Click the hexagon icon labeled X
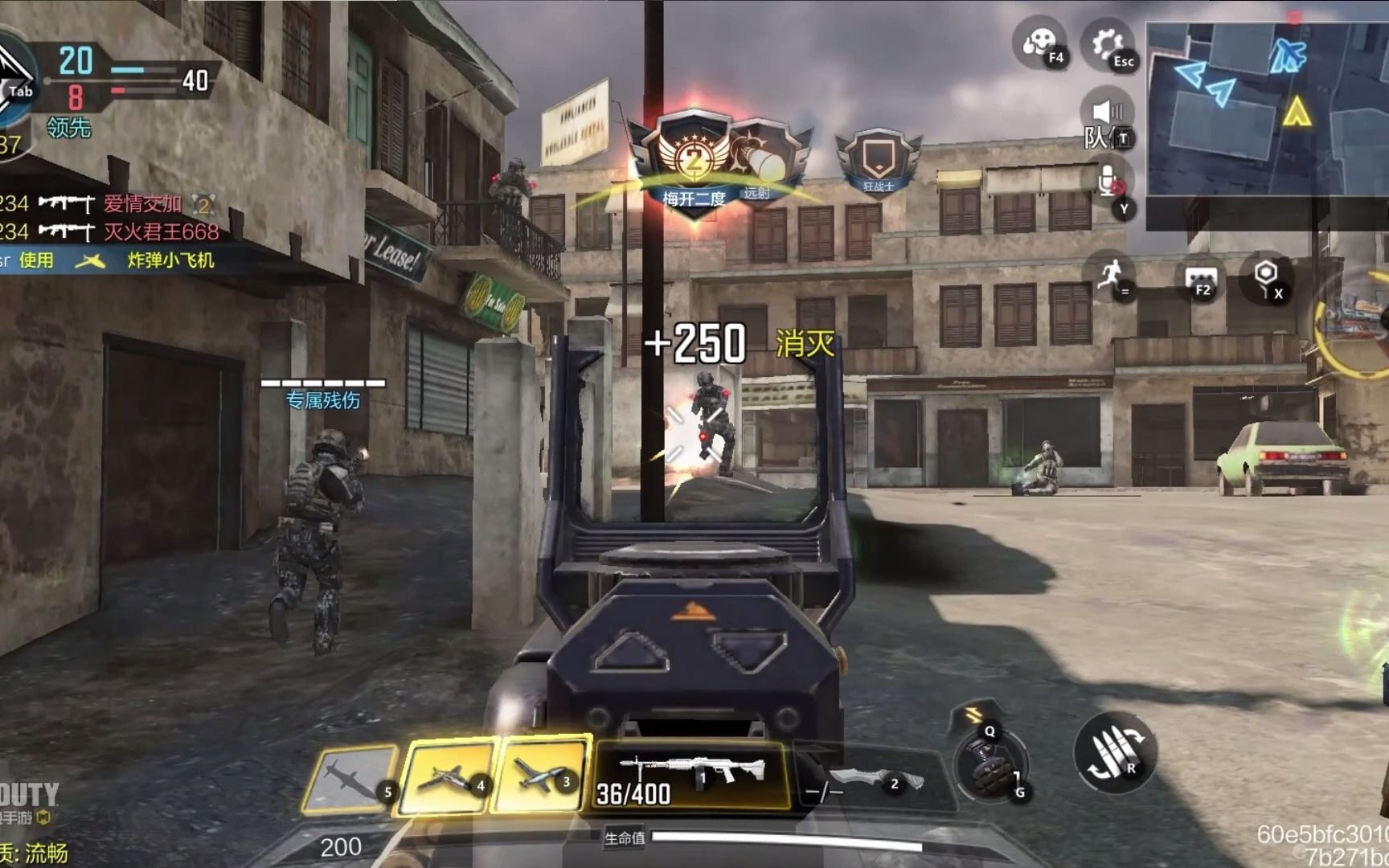The height and width of the screenshot is (868, 1389). point(1267,277)
